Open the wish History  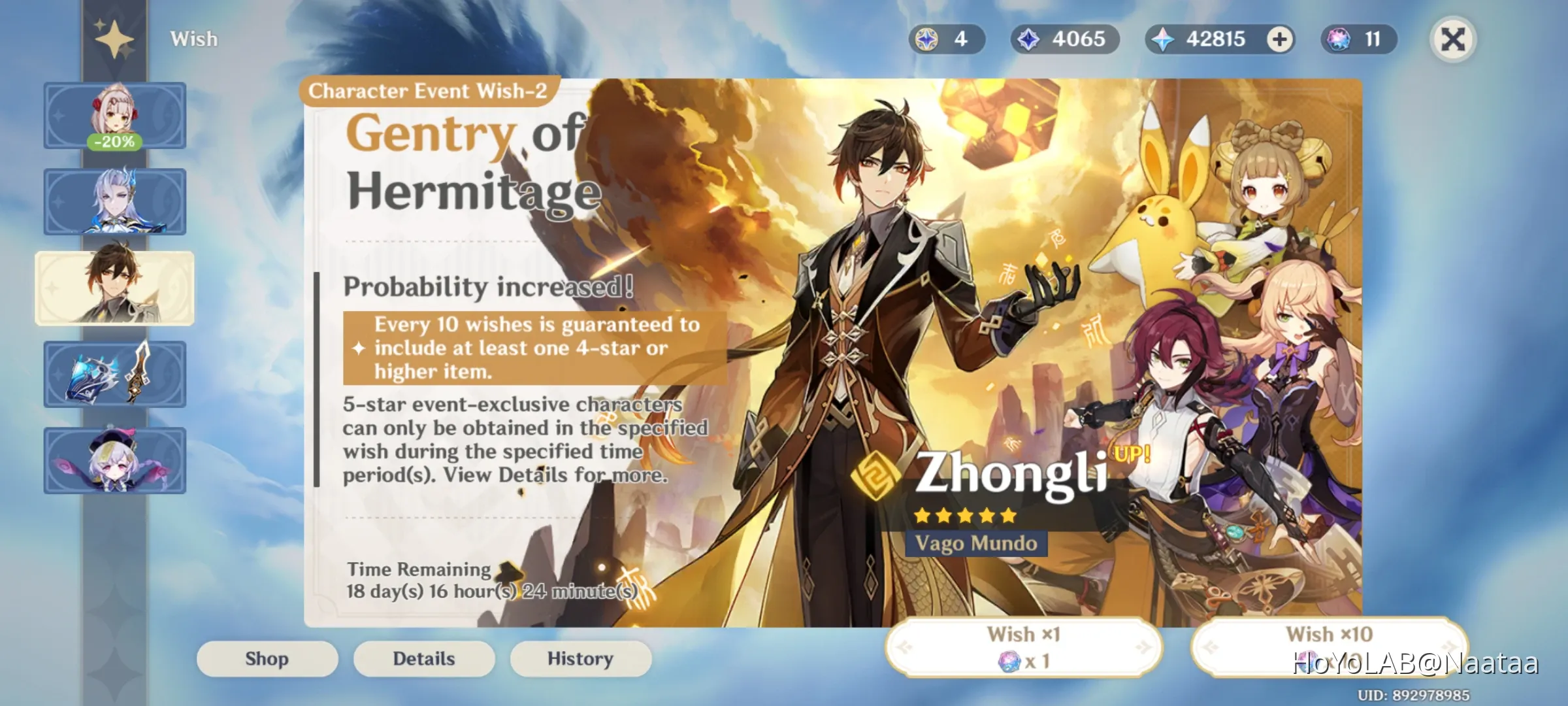[580, 658]
